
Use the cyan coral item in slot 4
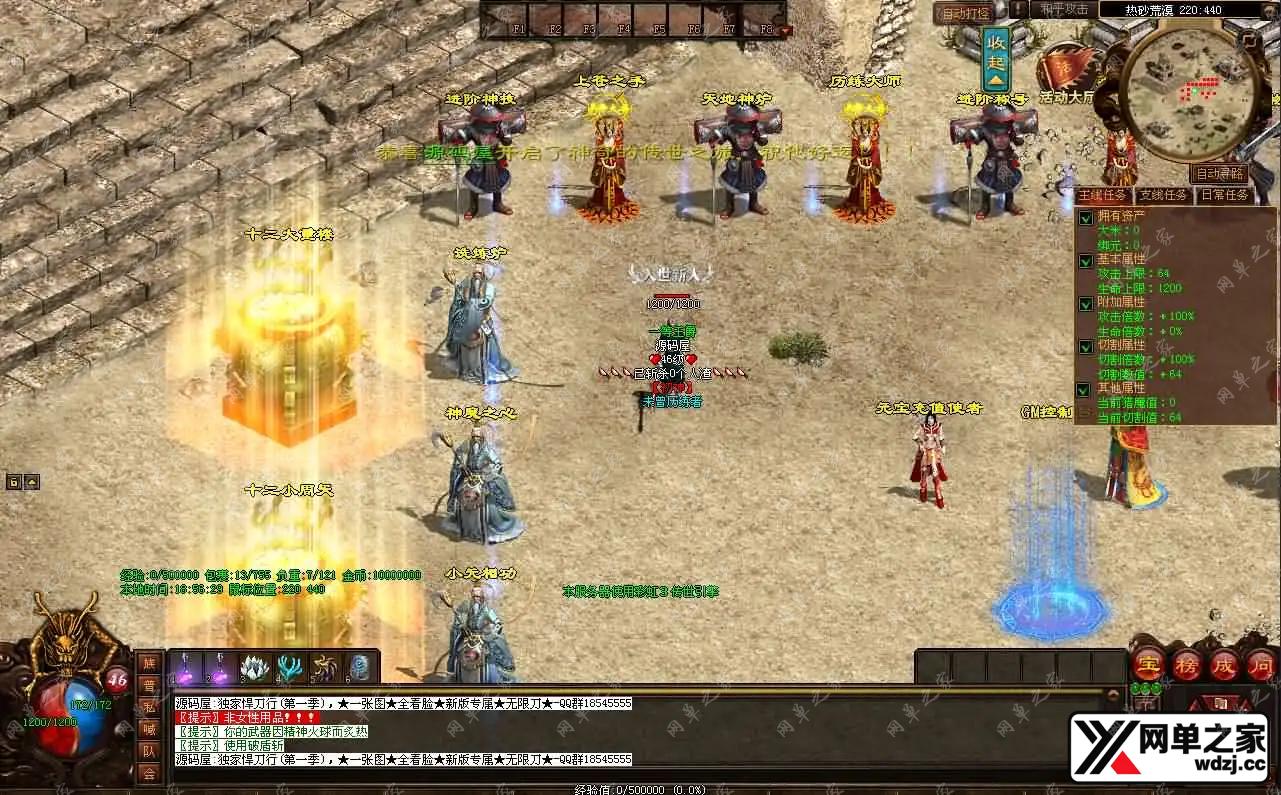pyautogui.click(x=290, y=667)
